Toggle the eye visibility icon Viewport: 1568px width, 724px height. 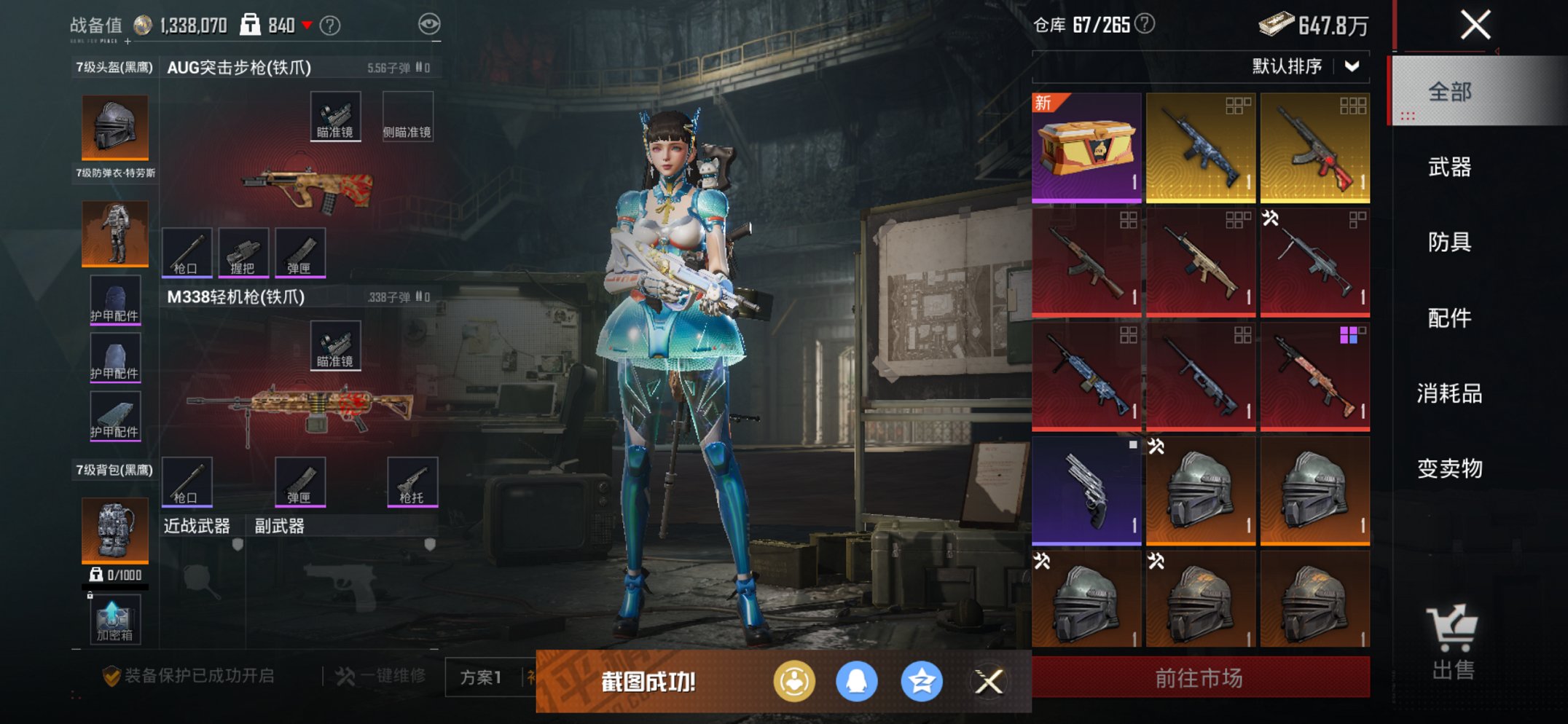point(429,25)
